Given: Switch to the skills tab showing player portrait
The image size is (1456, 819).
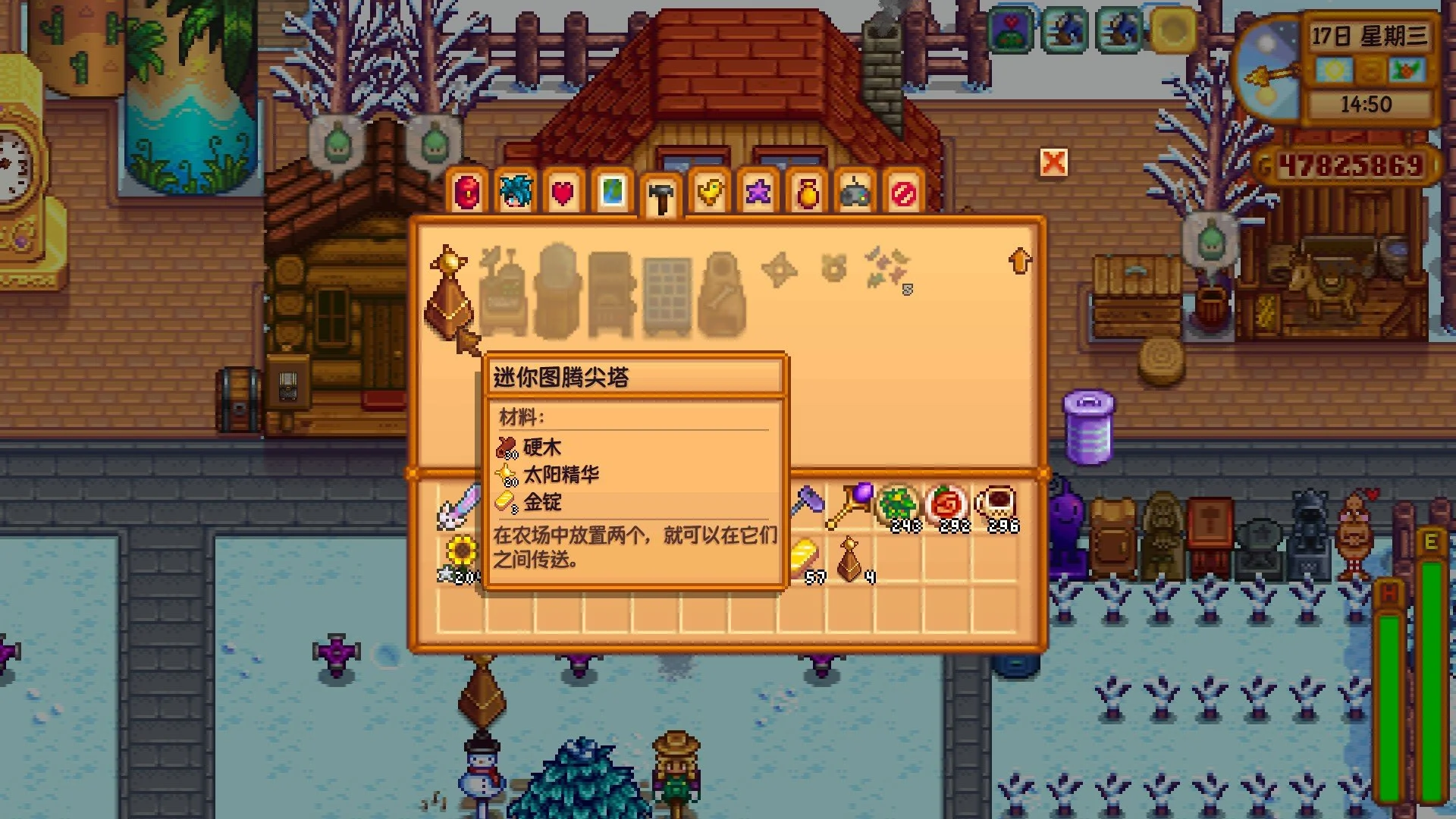Looking at the screenshot, I should click(516, 193).
